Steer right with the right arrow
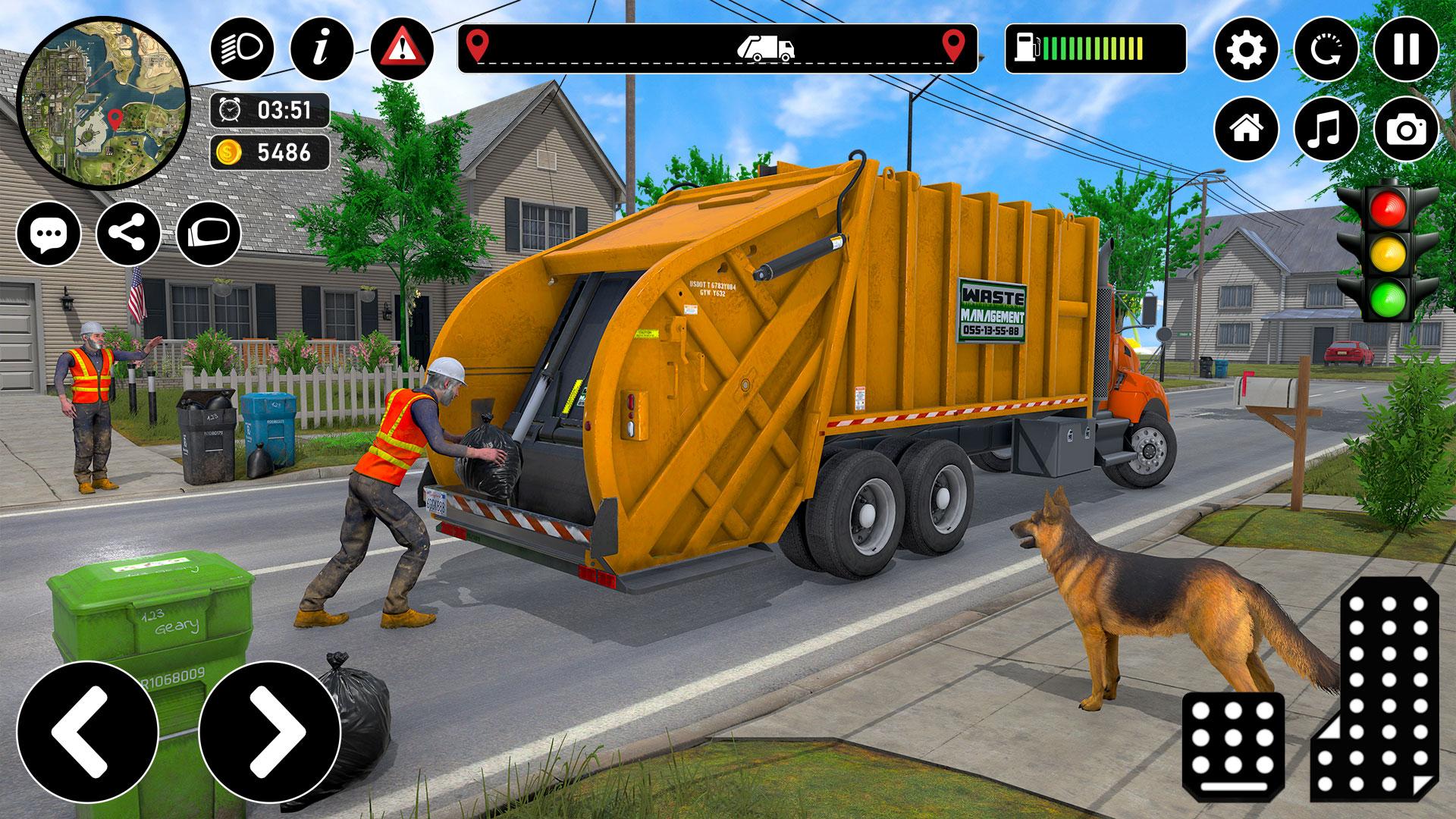This screenshot has height=819, width=1456. tap(269, 732)
